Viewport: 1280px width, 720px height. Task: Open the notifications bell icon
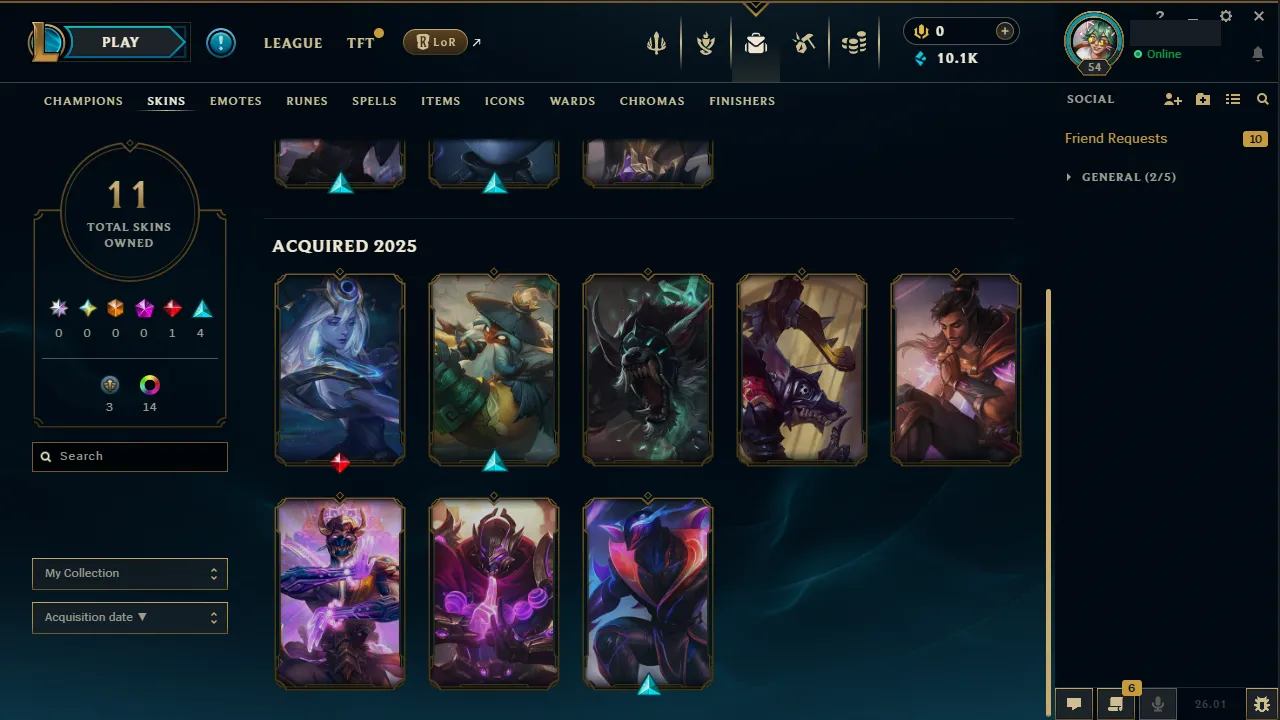(1257, 54)
